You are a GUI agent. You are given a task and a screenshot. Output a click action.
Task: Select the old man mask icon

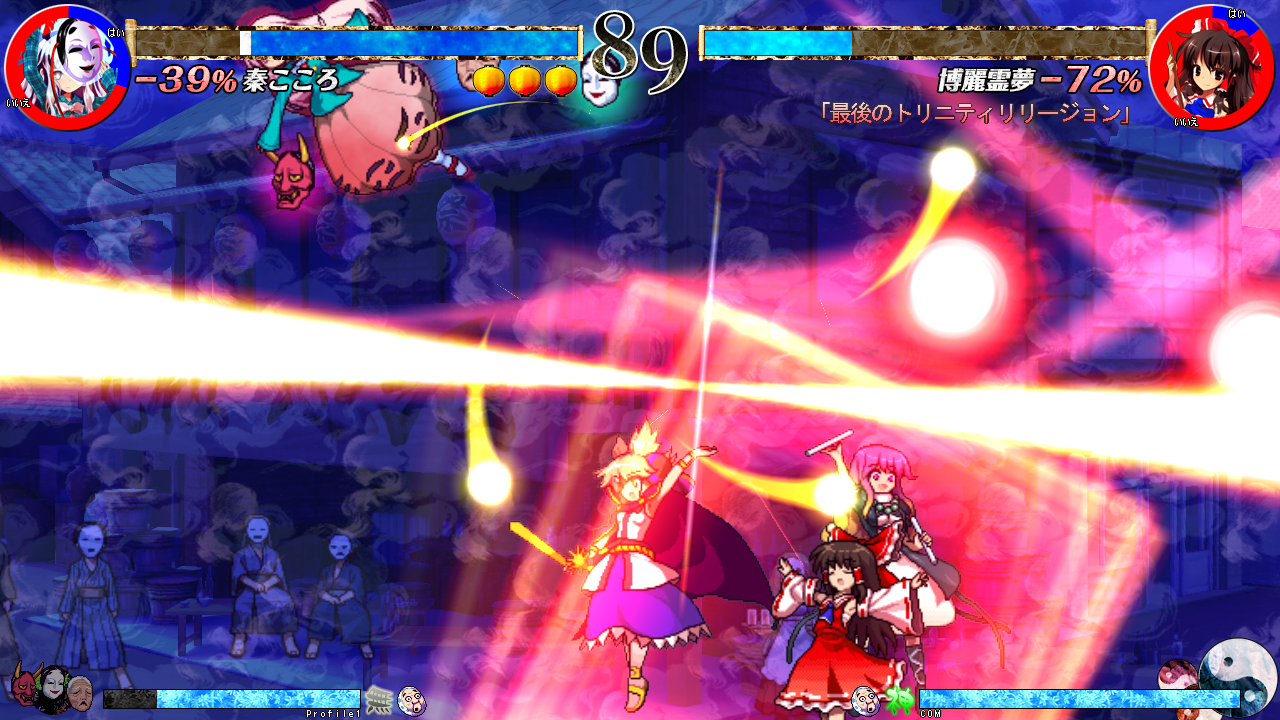[x=80, y=692]
